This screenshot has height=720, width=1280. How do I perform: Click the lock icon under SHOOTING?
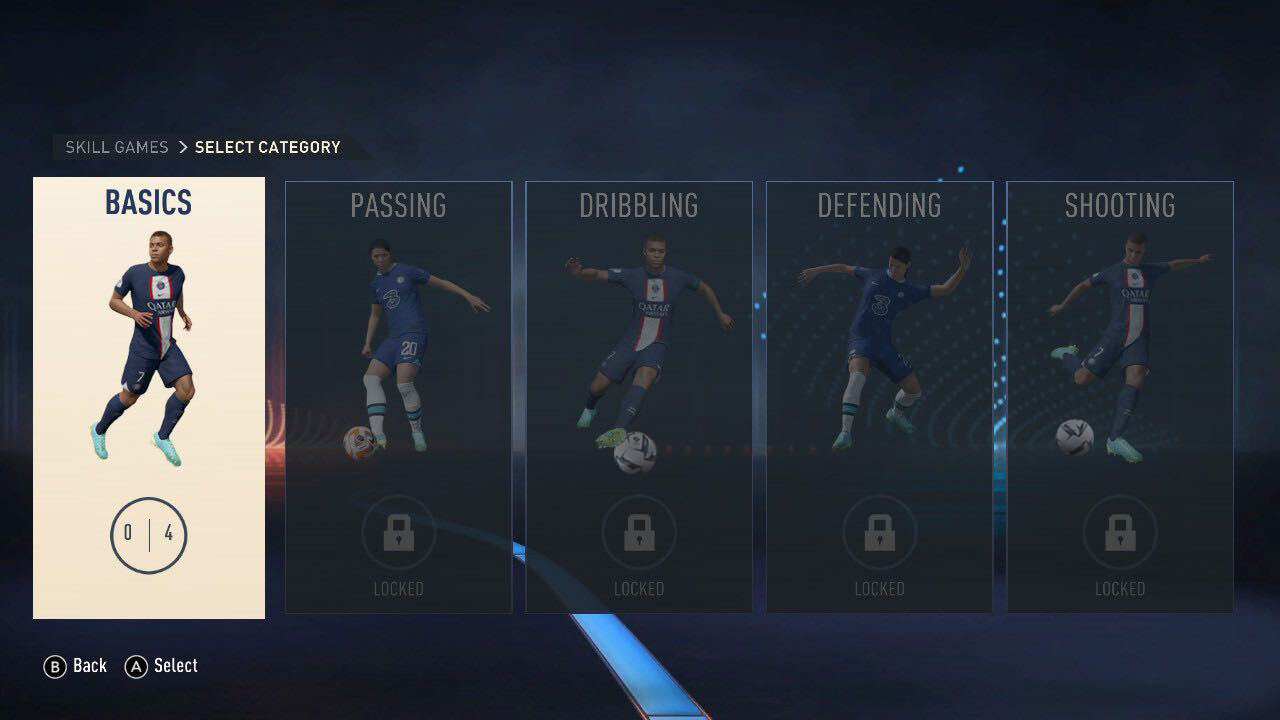[x=1120, y=533]
